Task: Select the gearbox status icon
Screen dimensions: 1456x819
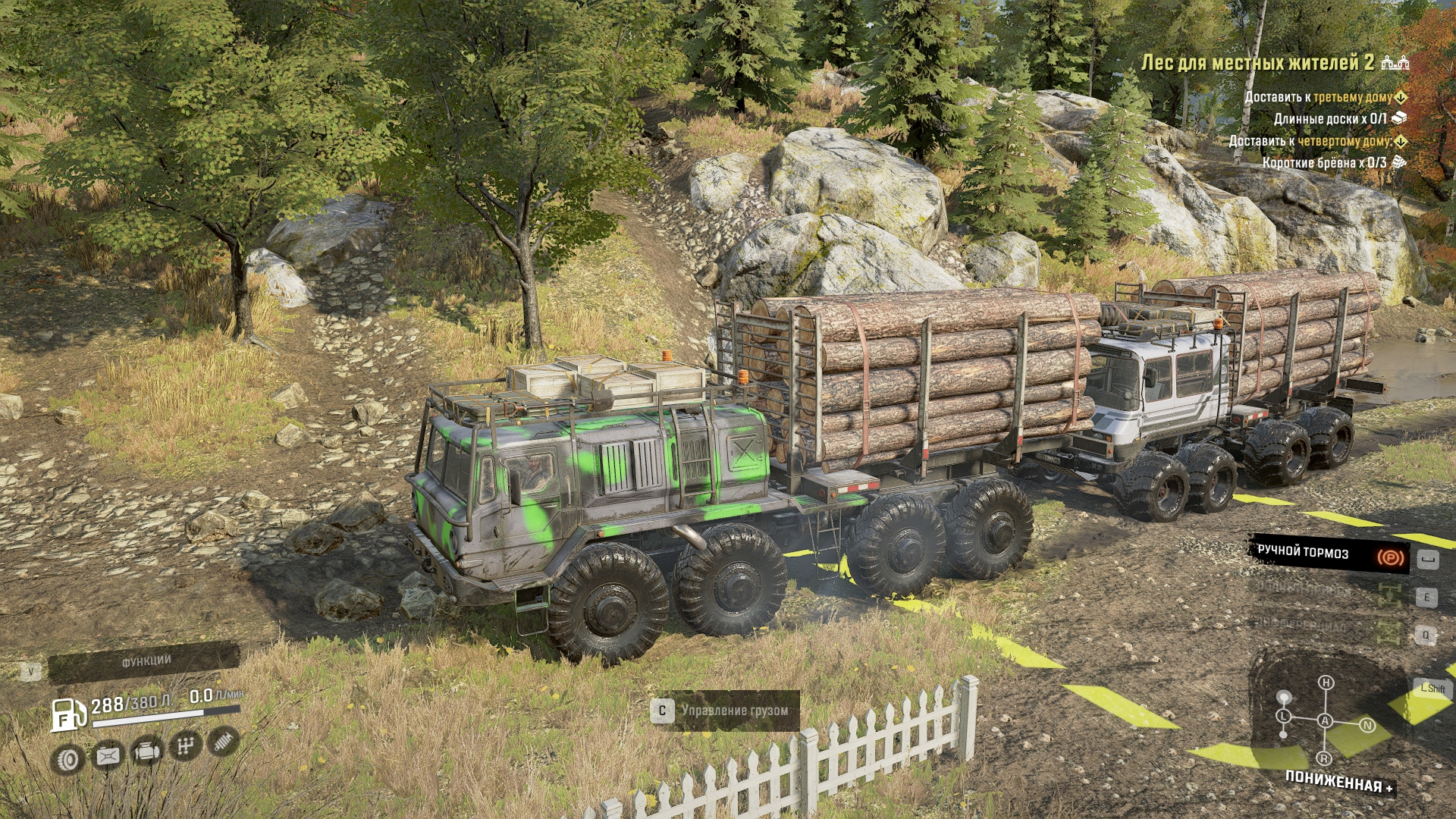Action: click(185, 747)
